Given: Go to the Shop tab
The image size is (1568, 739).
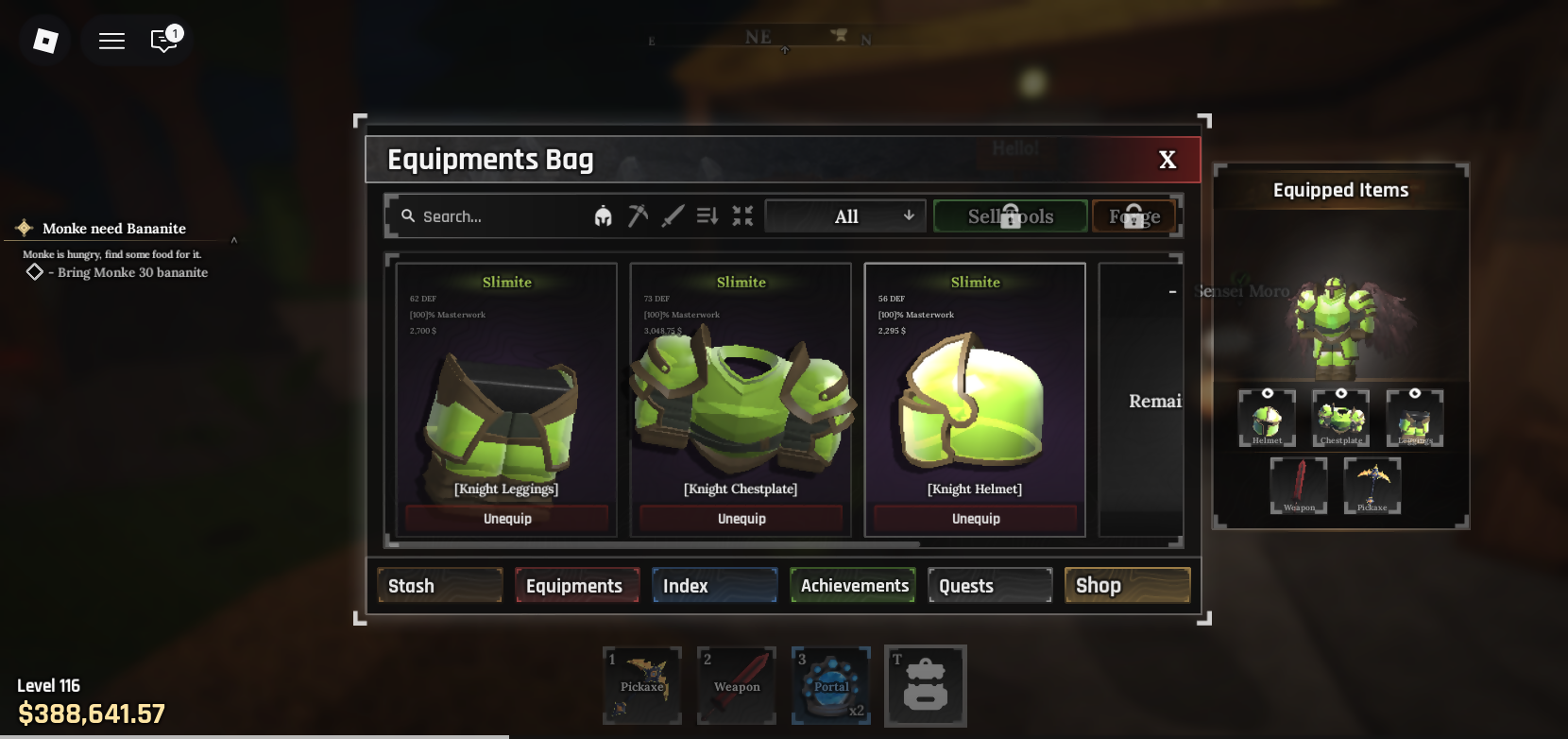Looking at the screenshot, I should tap(1127, 586).
